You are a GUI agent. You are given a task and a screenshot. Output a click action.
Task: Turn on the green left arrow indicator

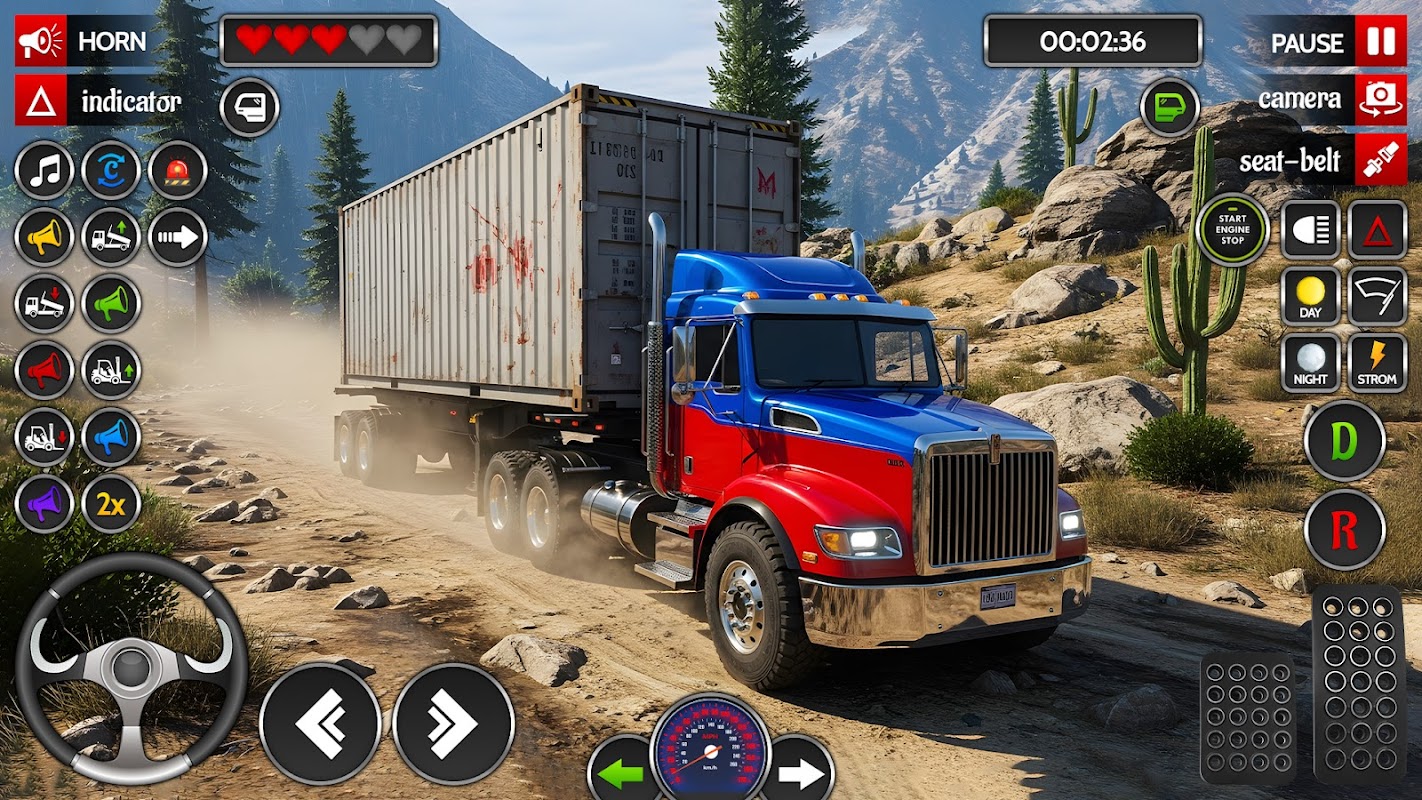click(x=622, y=772)
